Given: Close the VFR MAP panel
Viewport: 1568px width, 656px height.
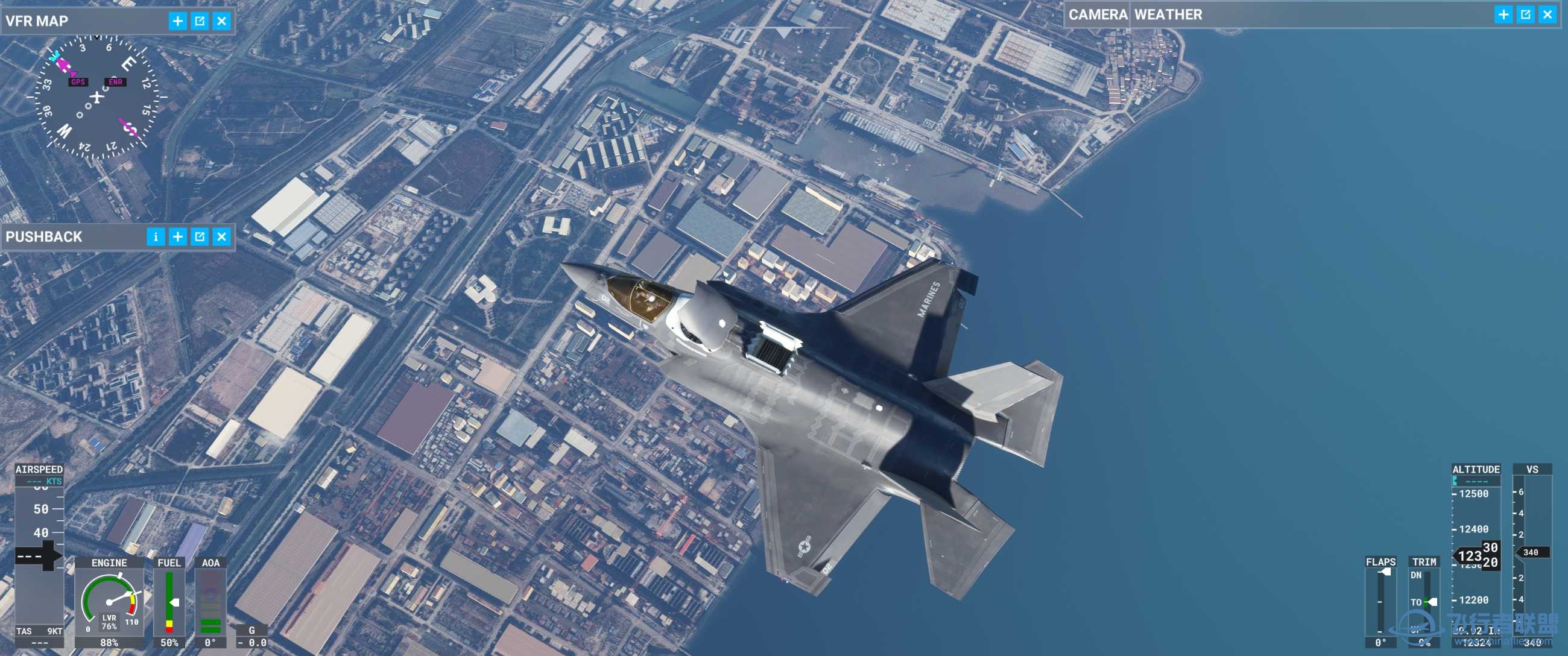Looking at the screenshot, I should coord(222,21).
